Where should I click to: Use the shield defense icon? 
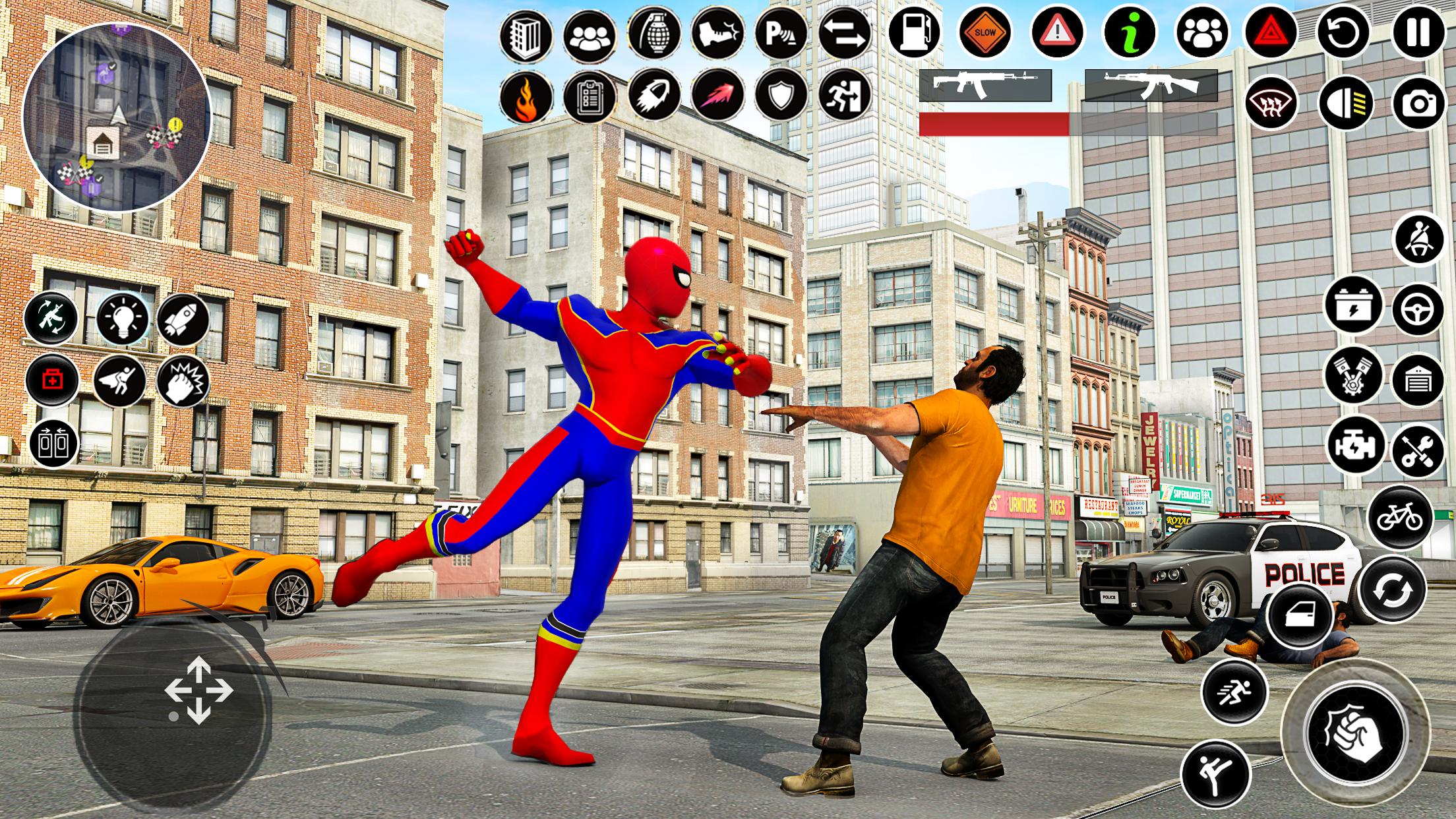pos(781,97)
